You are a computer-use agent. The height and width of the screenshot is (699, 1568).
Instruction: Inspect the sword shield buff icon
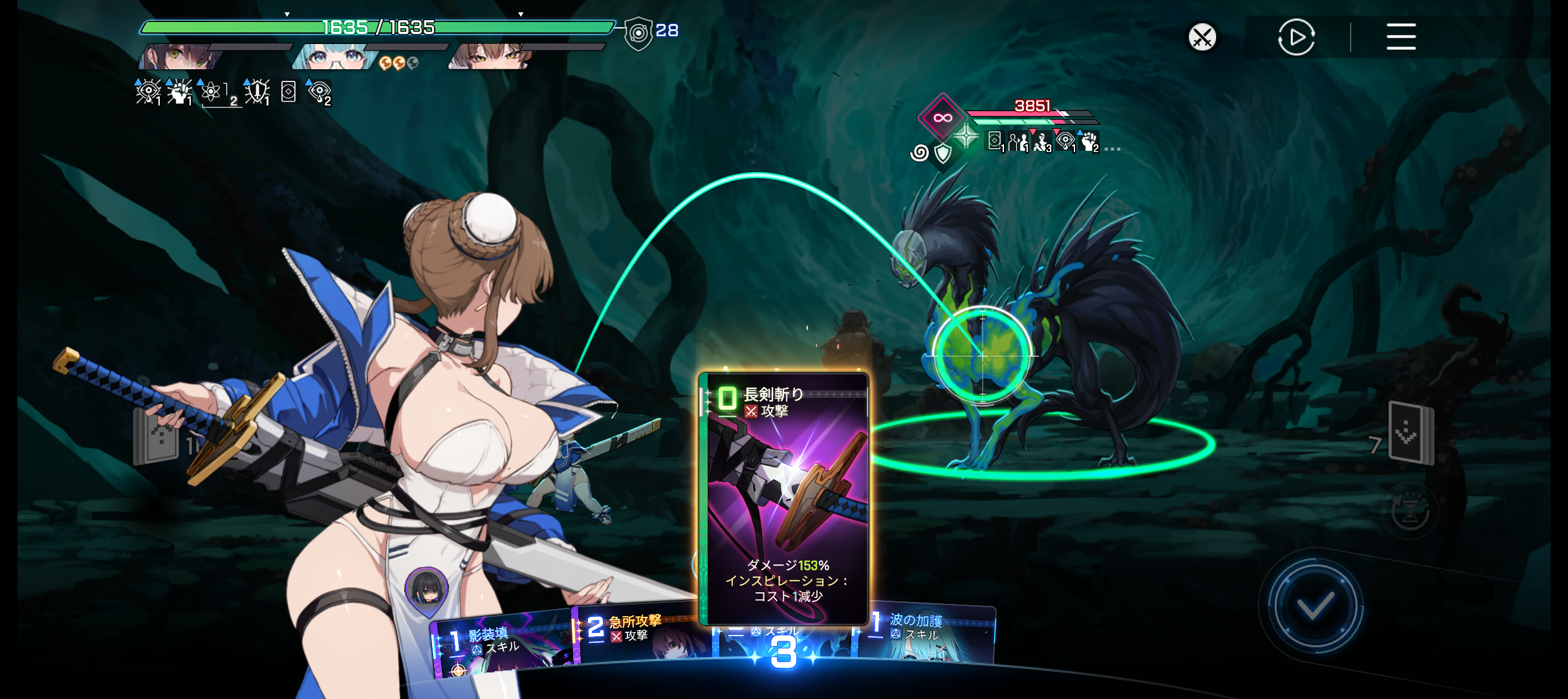tap(257, 92)
